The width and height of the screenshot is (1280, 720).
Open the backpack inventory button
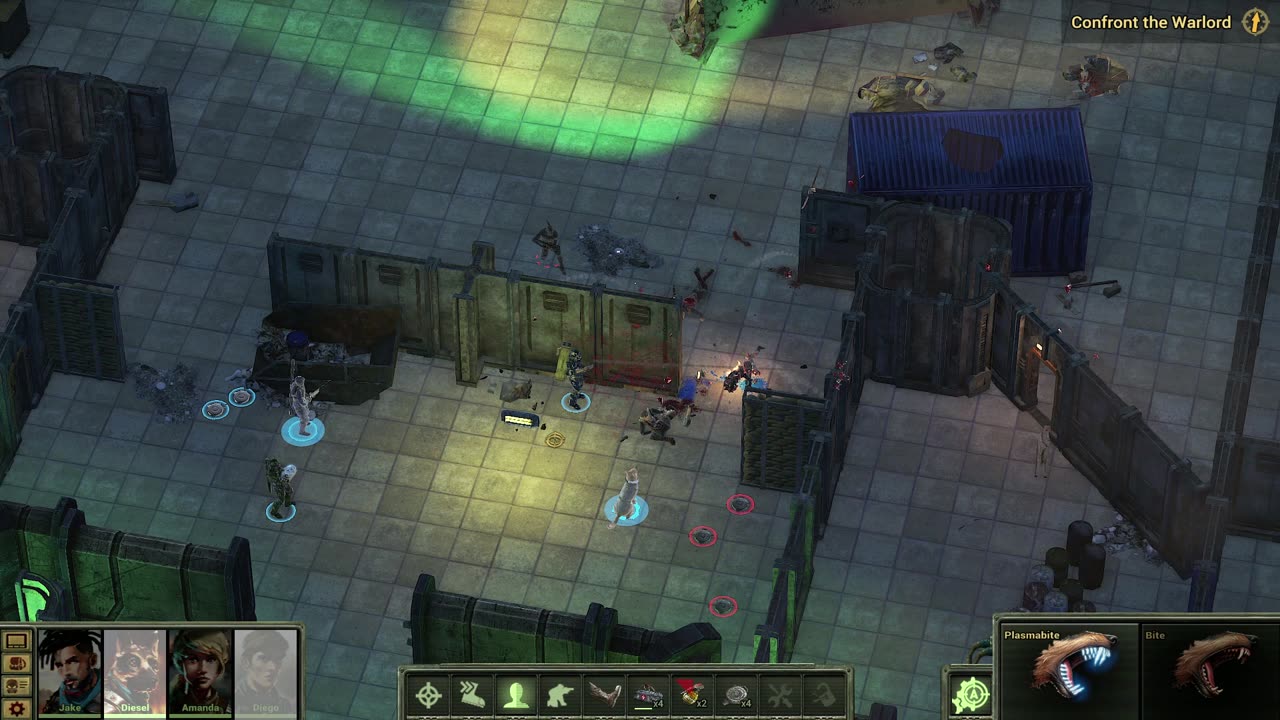point(17,663)
